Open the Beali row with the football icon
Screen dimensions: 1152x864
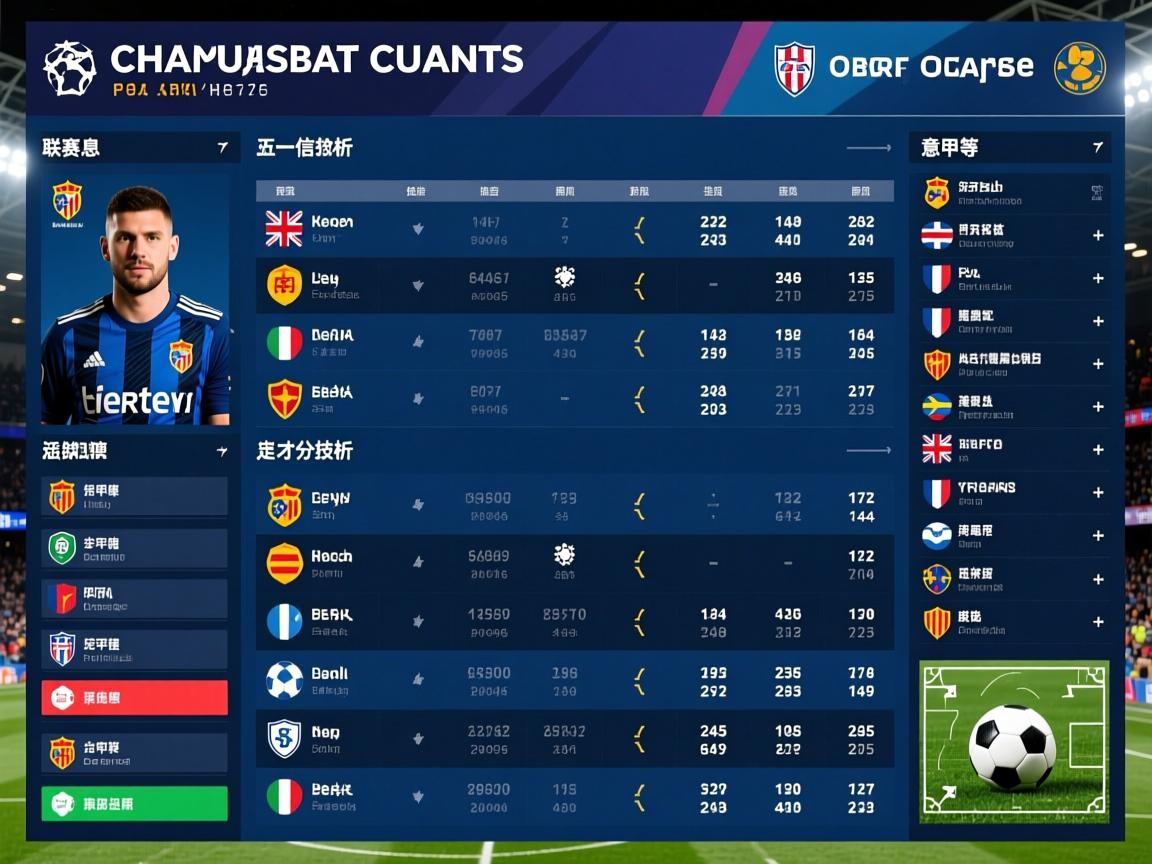tap(574, 681)
